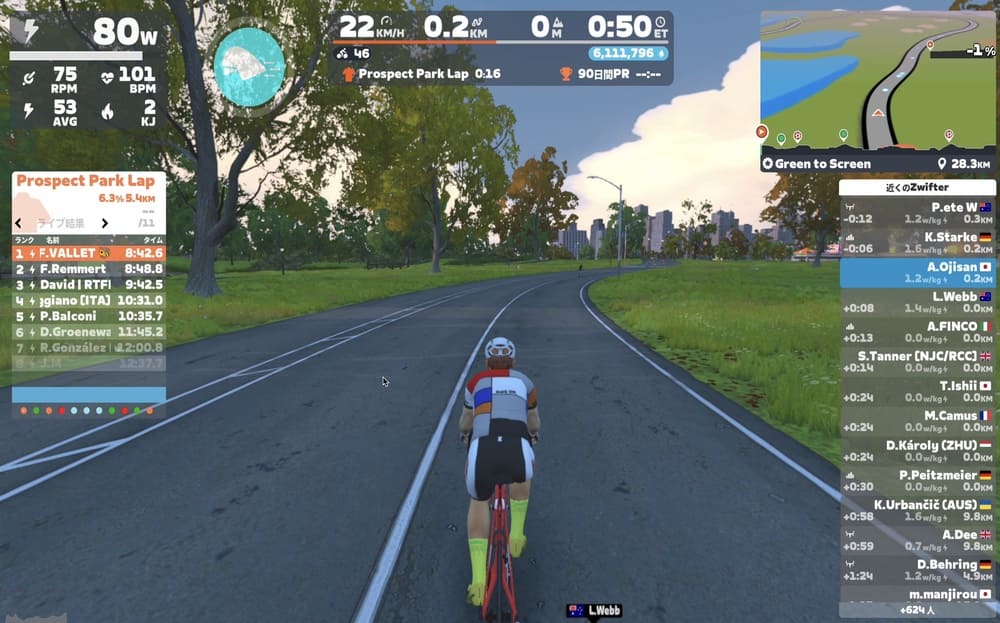Open the Prospect Park Lap leaderboard header

coord(86,181)
